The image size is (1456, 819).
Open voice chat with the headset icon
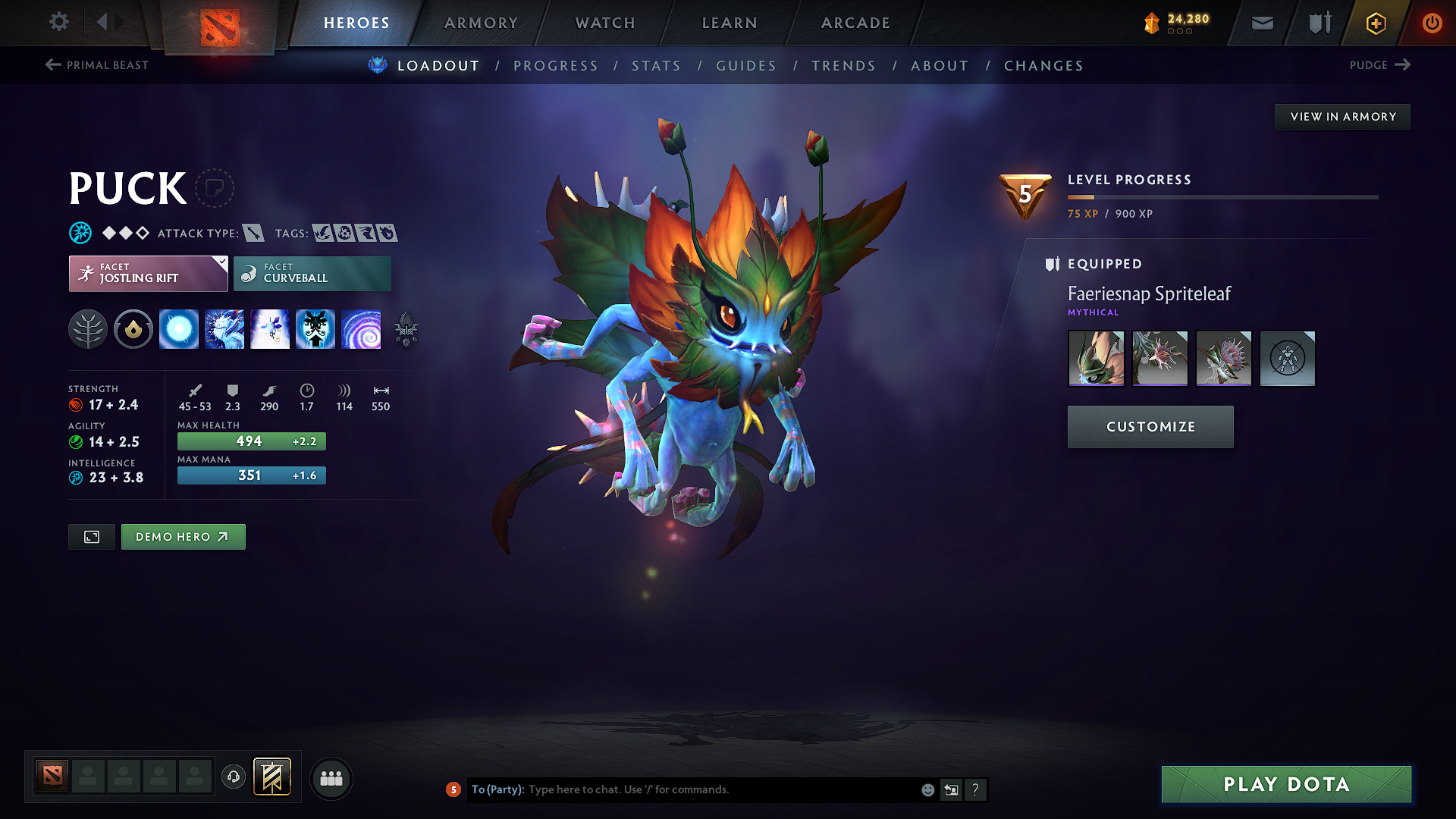[x=234, y=778]
